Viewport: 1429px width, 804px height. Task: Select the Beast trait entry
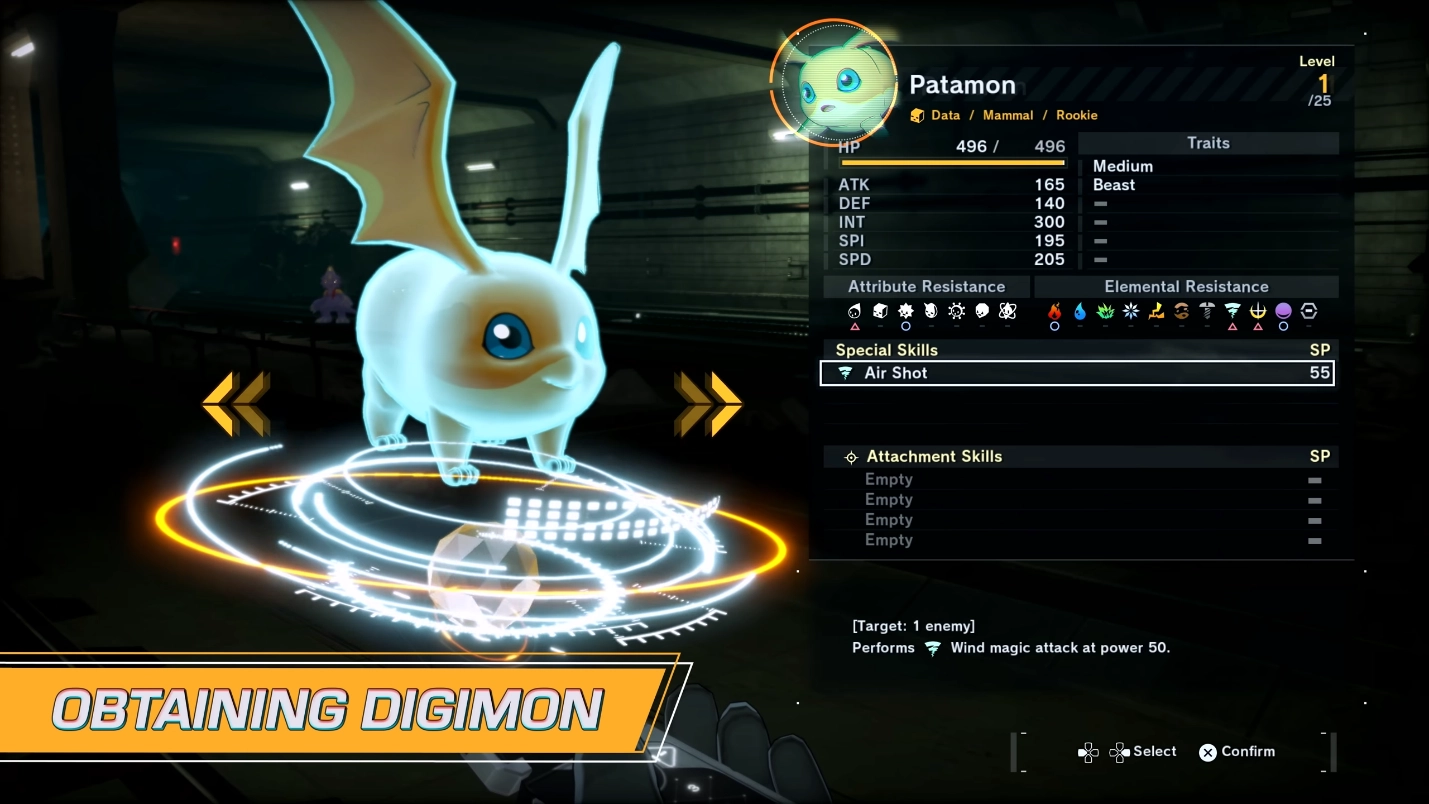point(1114,185)
